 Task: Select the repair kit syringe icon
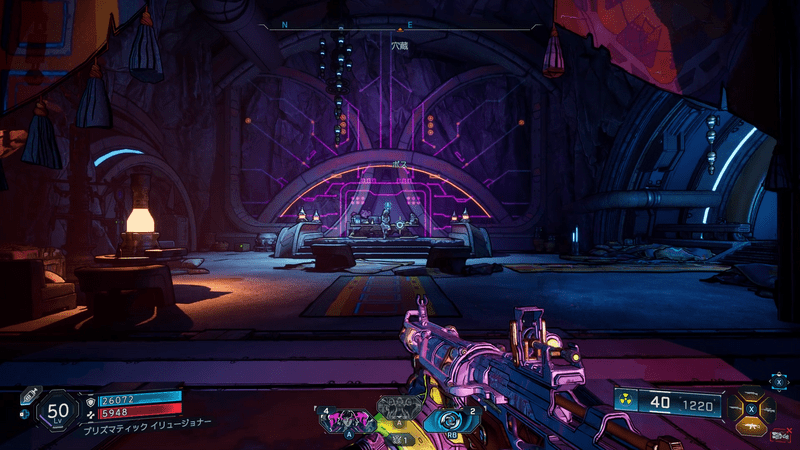coord(27,395)
